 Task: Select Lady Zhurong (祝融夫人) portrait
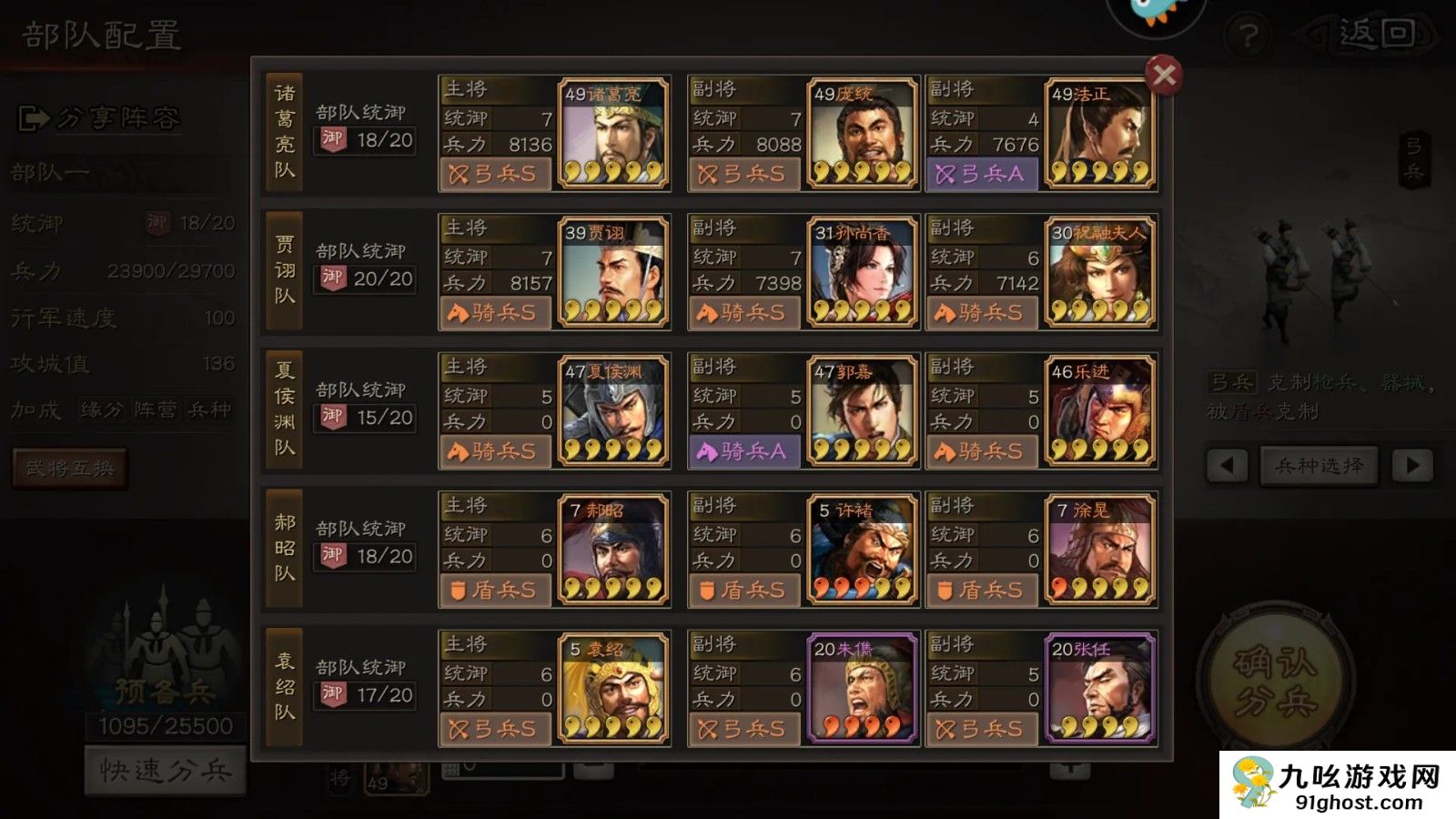tap(1099, 272)
